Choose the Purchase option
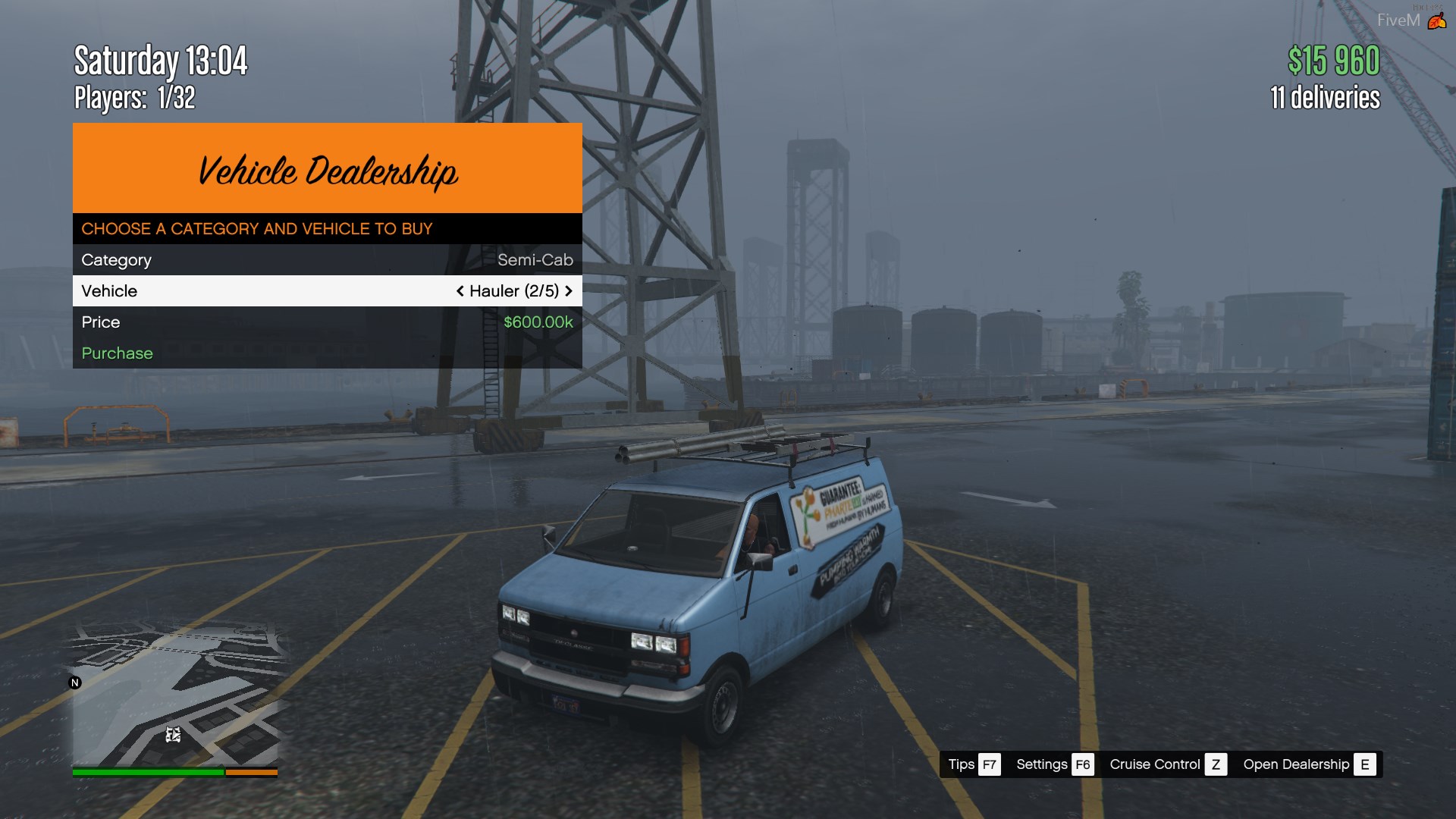 (118, 353)
